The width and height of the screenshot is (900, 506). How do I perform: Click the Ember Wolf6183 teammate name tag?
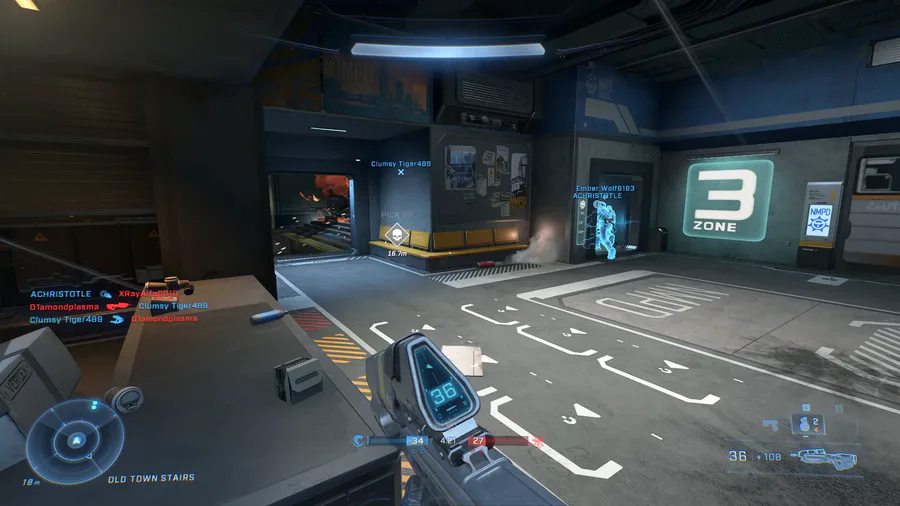point(605,188)
